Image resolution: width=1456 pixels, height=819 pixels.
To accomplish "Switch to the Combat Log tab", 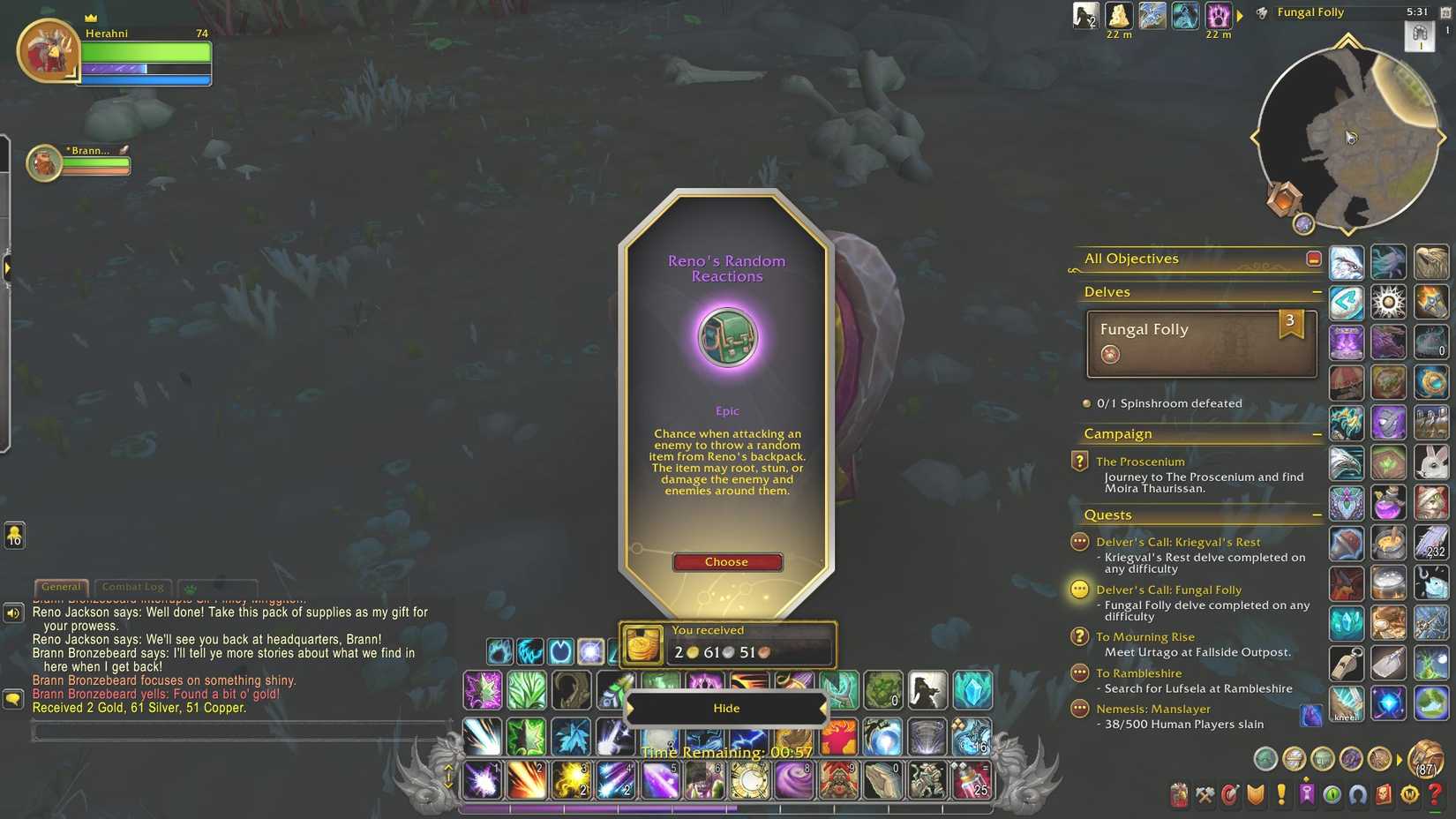I will click(132, 586).
